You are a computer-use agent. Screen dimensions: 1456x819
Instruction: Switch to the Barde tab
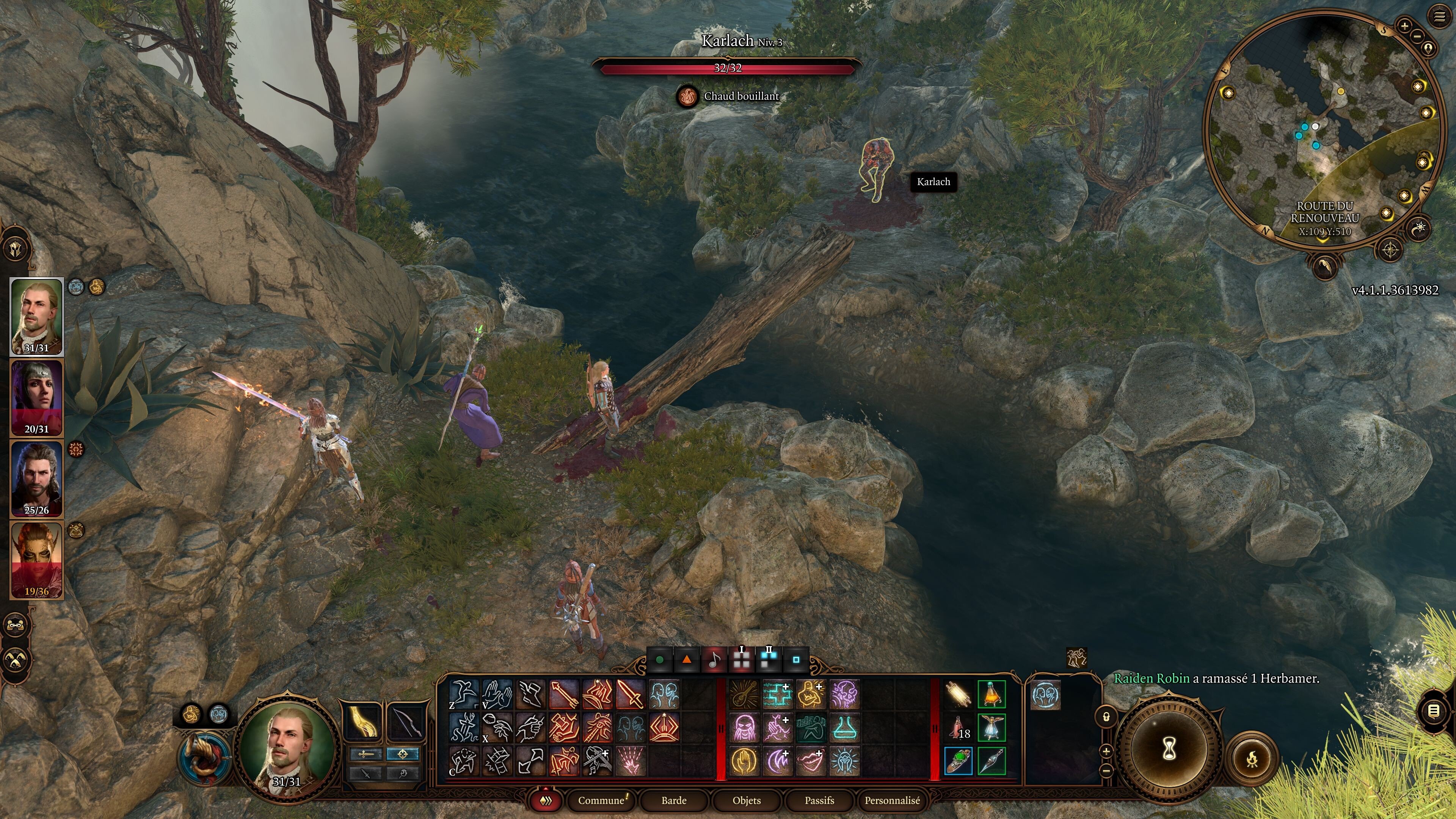coord(674,800)
